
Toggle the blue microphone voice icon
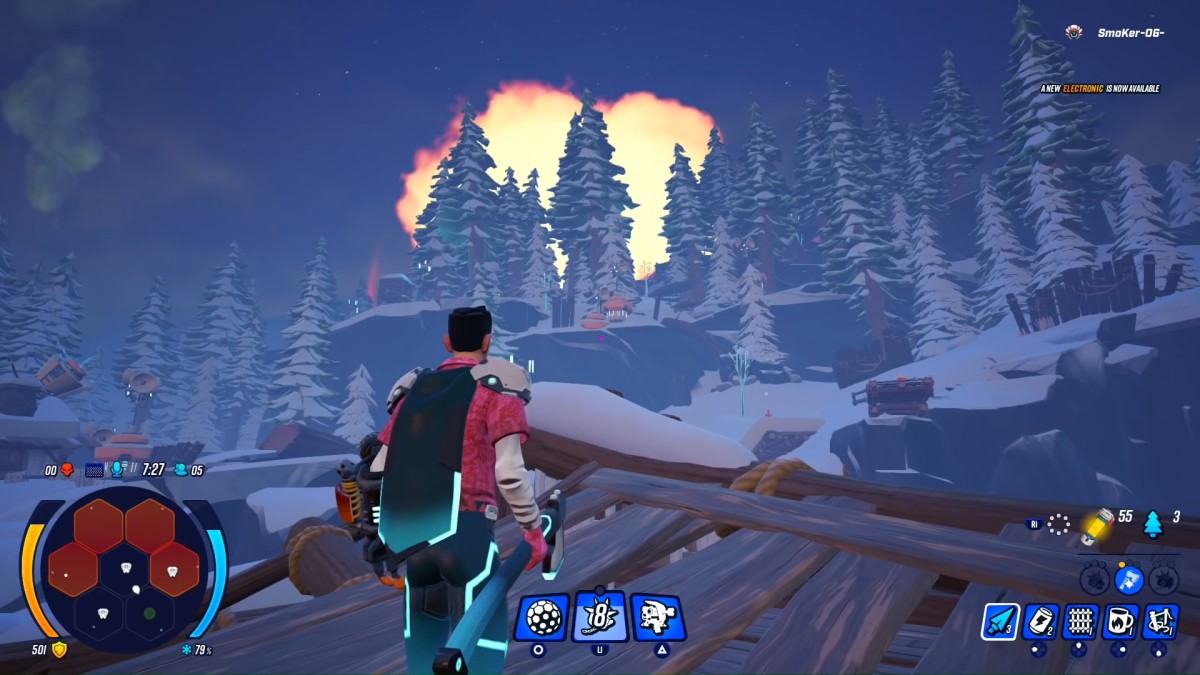119,469
